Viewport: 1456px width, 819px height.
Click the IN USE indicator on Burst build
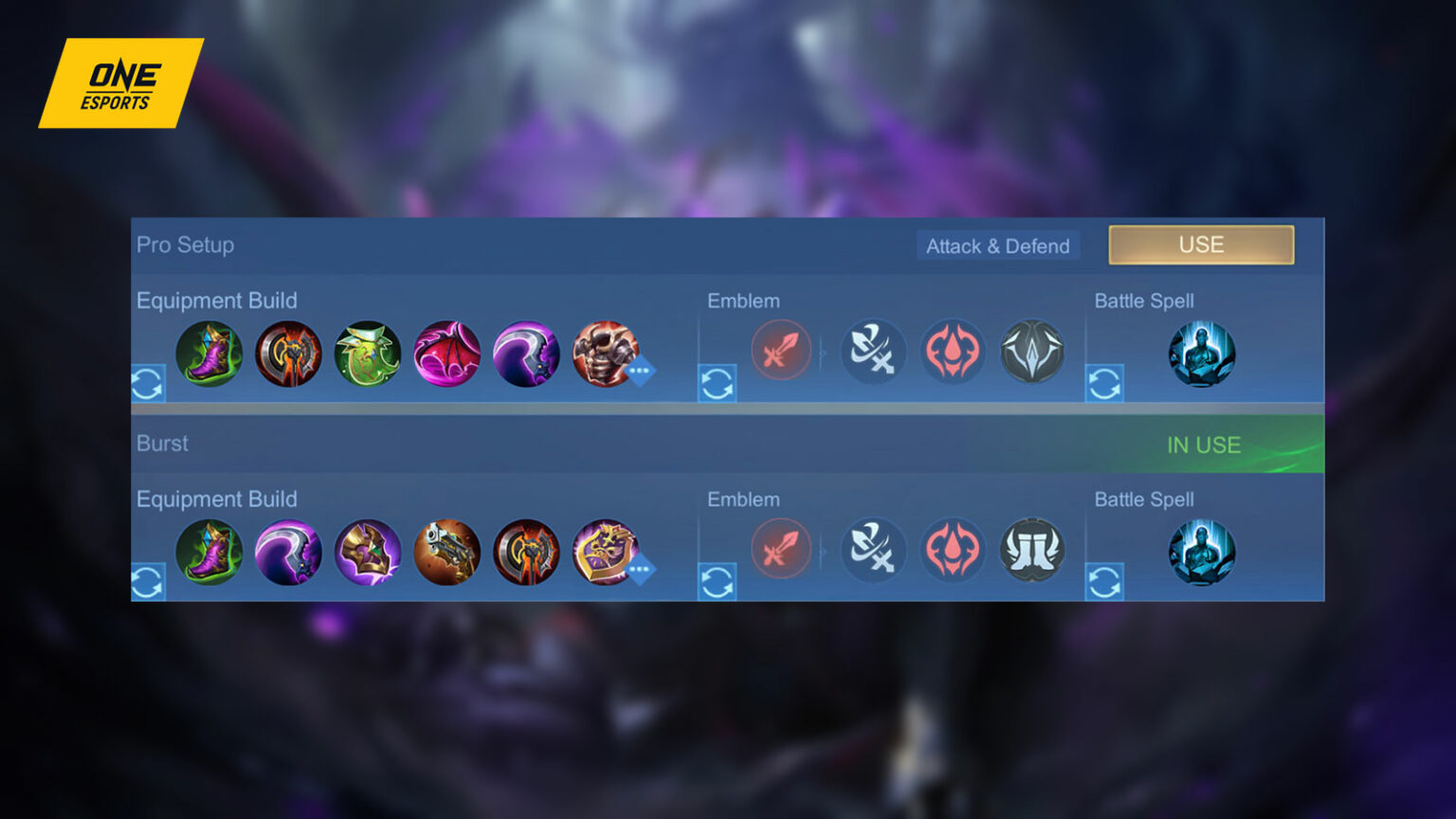coord(1205,444)
